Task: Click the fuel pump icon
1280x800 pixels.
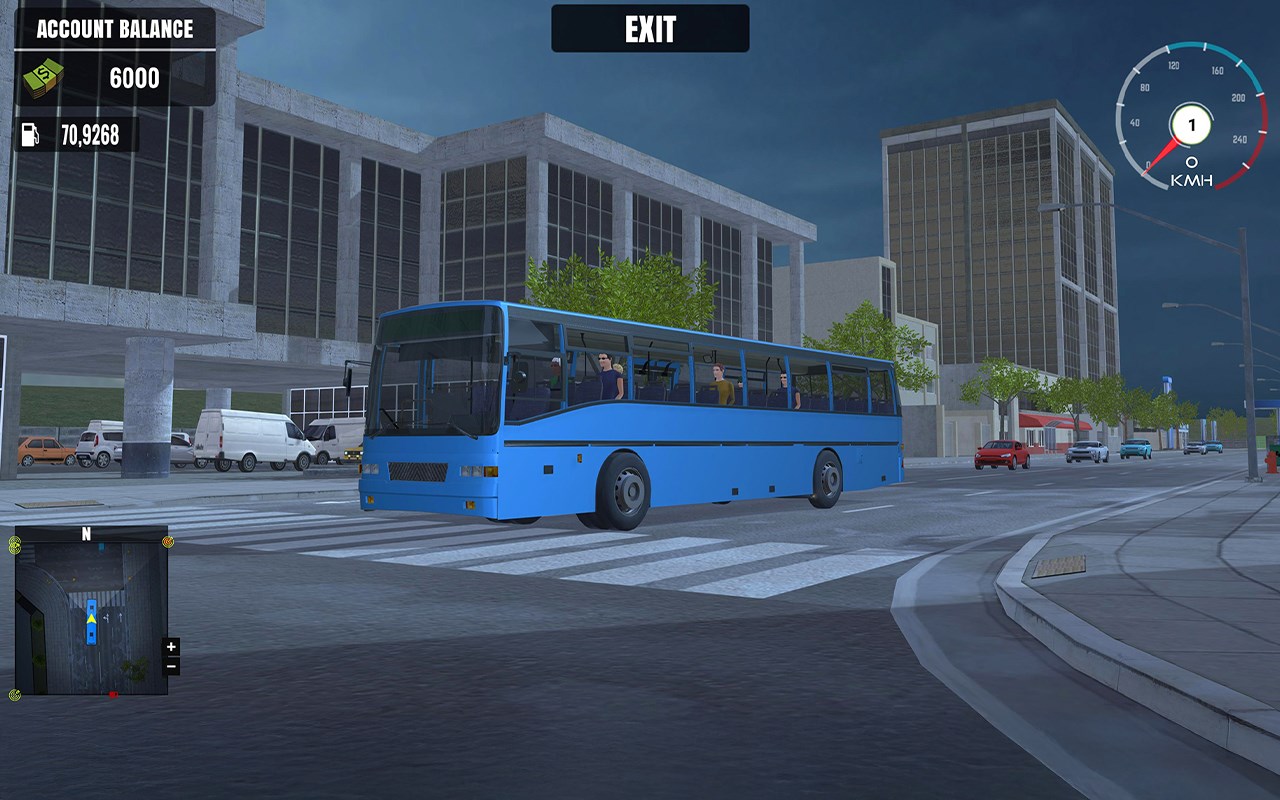Action: pyautogui.click(x=31, y=131)
